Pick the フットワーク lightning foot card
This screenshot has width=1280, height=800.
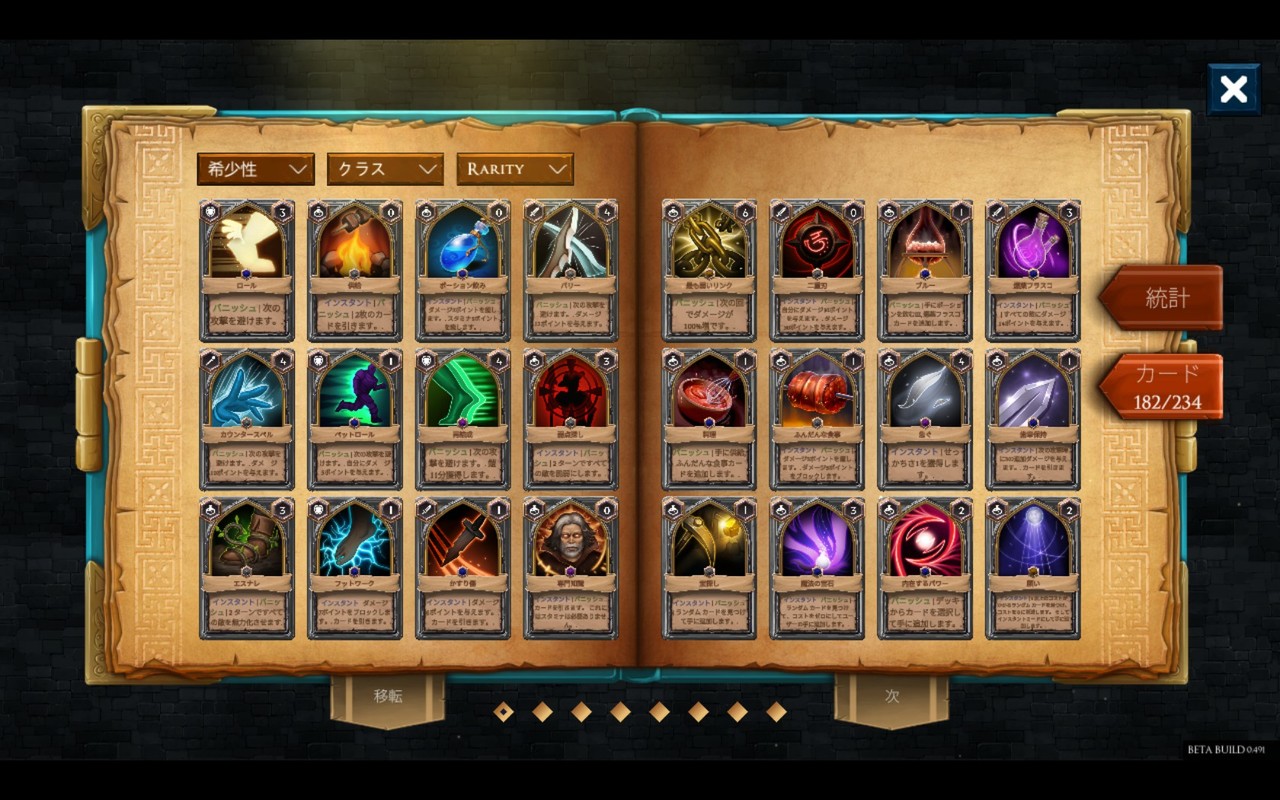[x=355, y=568]
